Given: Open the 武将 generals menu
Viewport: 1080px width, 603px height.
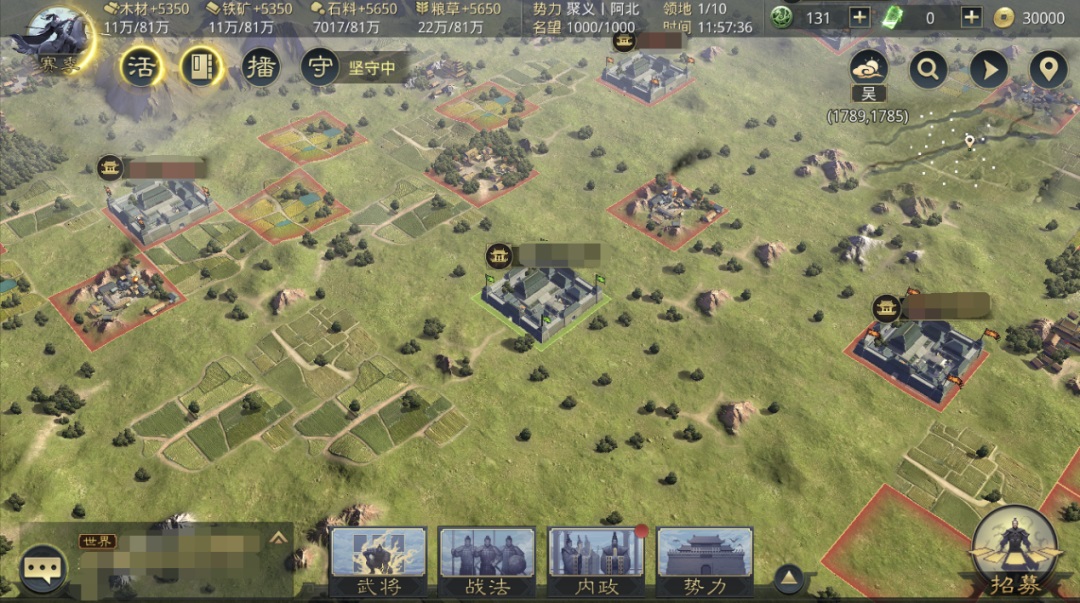Looking at the screenshot, I should 379,562.
